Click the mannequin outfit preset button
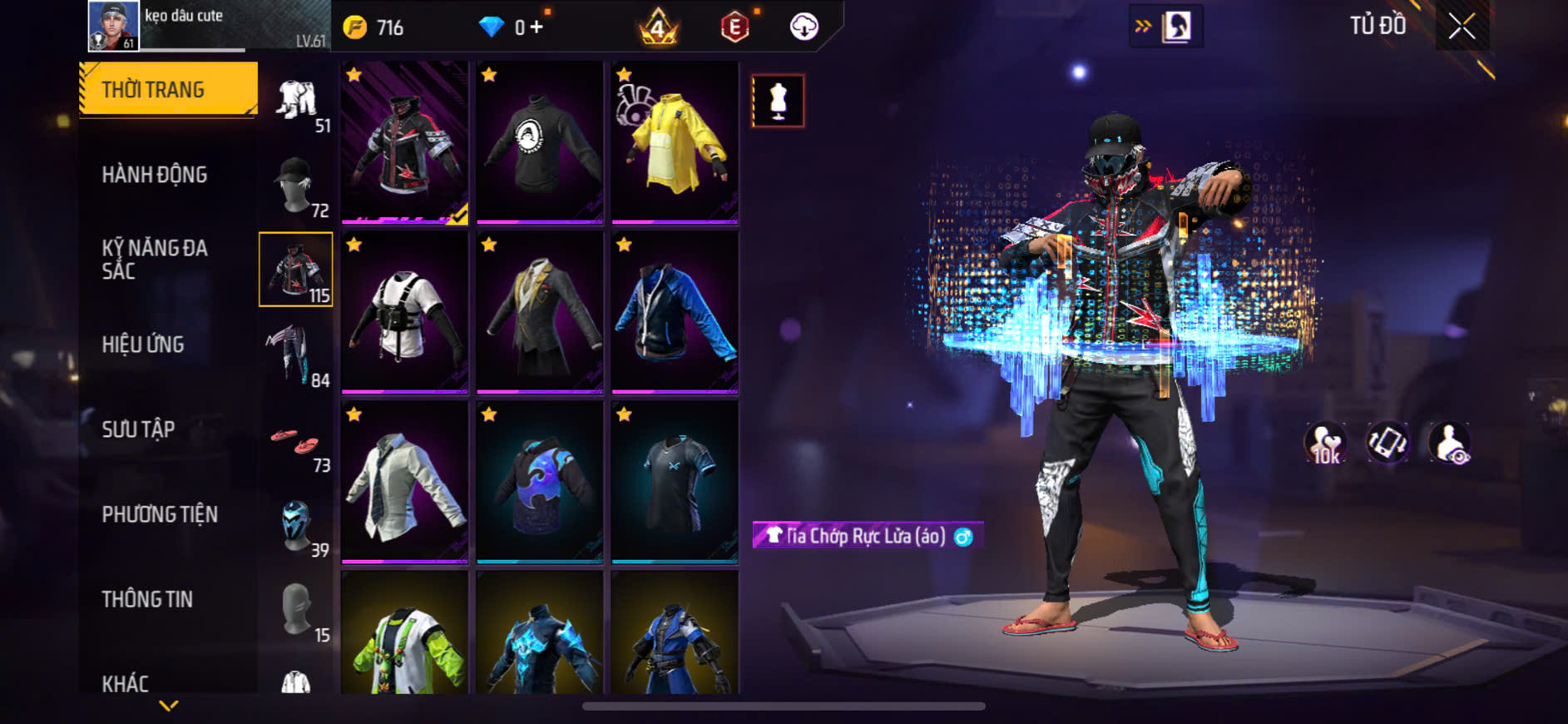The image size is (1568, 724). click(x=778, y=101)
